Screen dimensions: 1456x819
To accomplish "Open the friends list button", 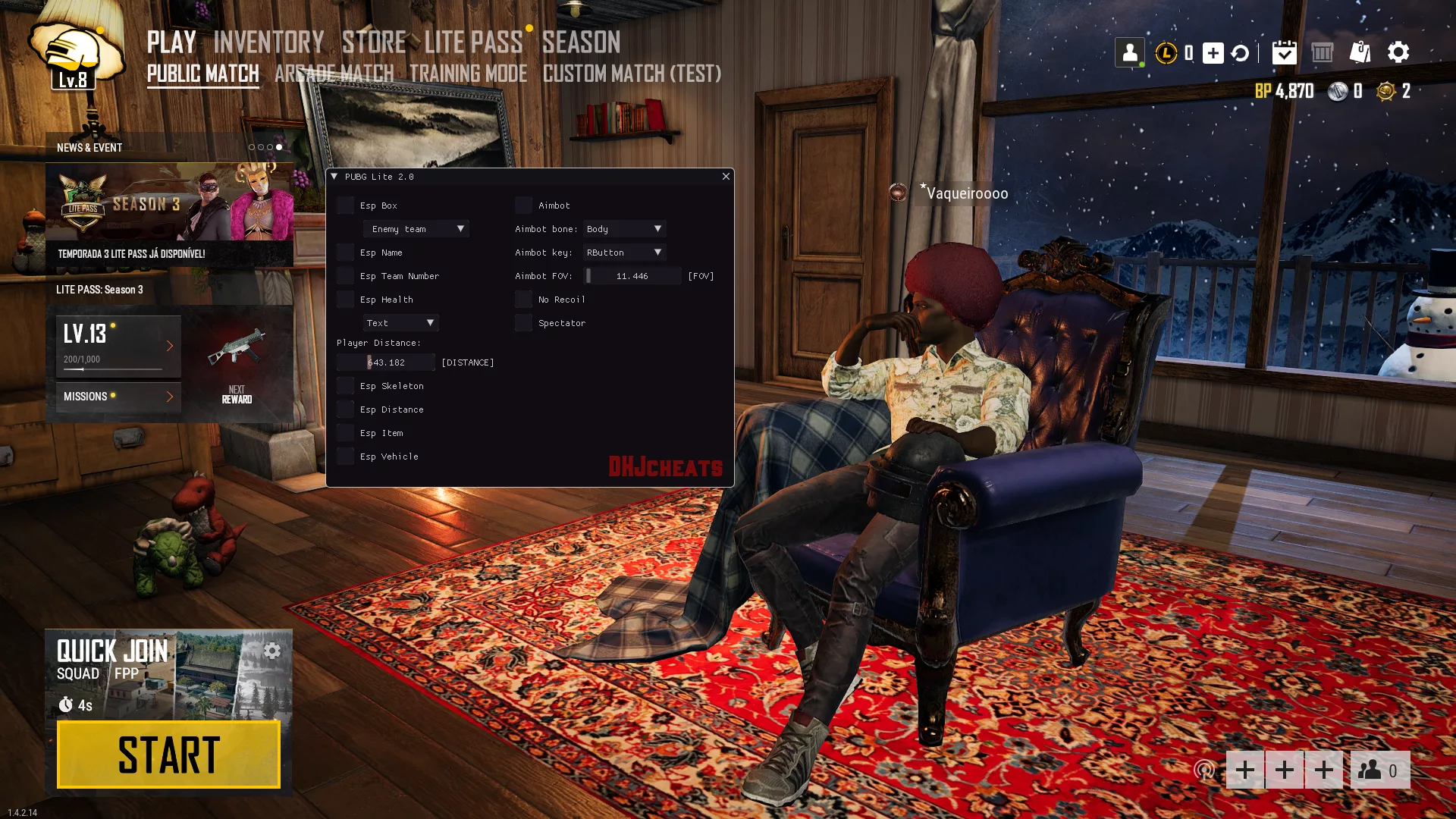I will point(1380,770).
